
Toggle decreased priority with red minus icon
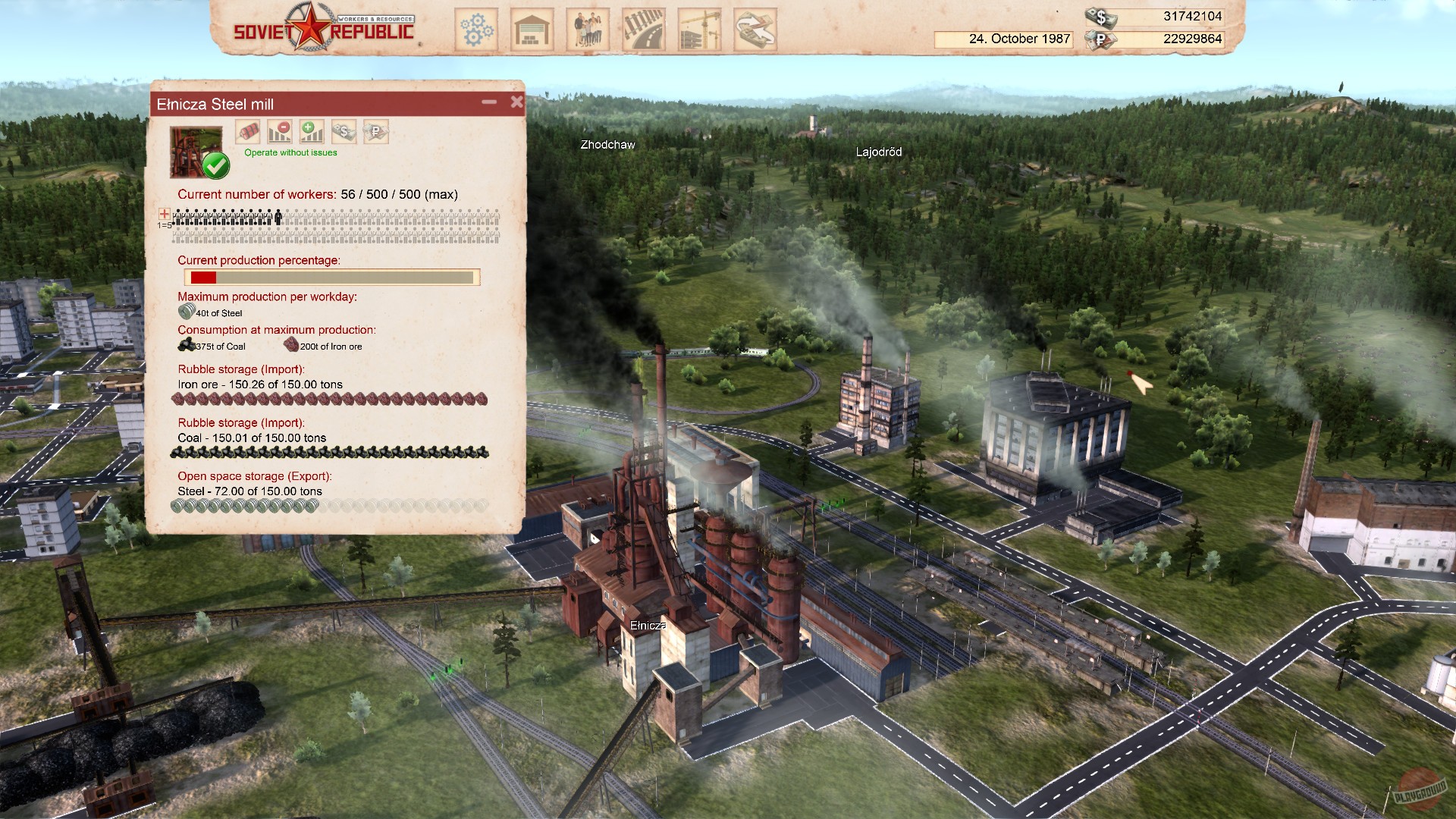pos(279,131)
